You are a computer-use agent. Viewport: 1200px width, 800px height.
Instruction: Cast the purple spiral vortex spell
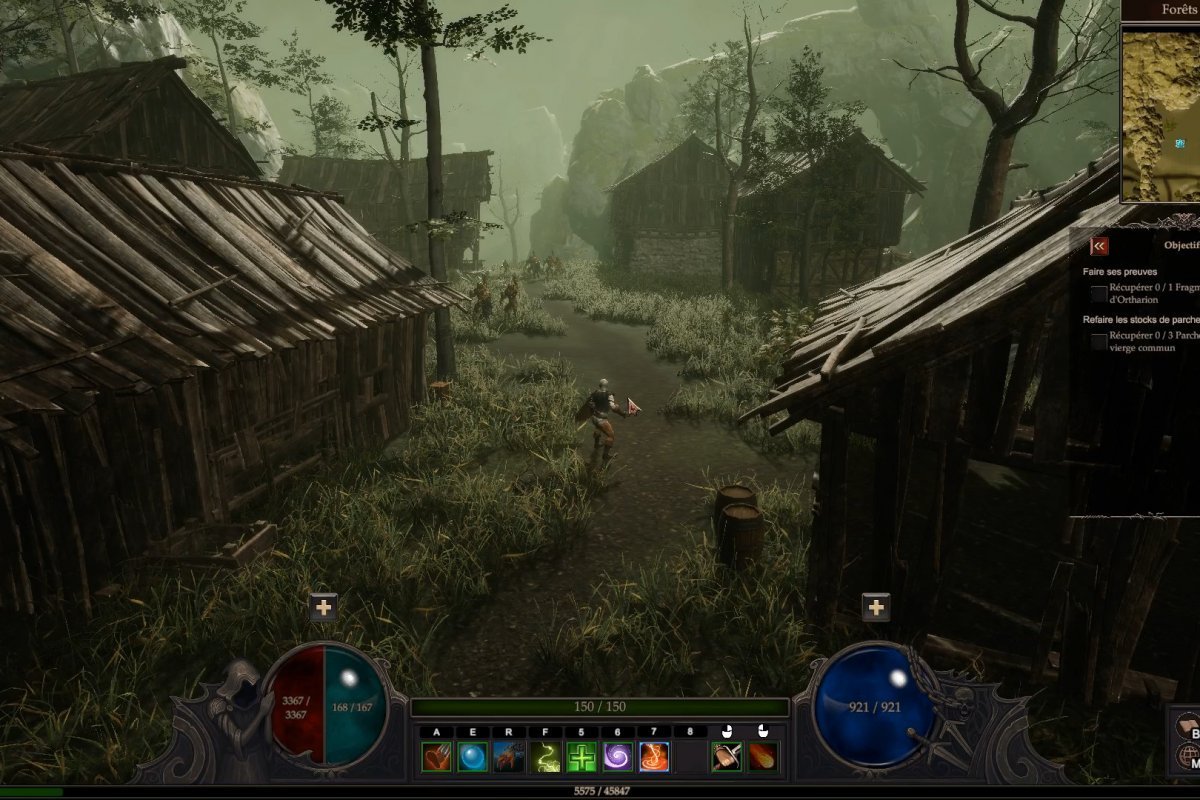(617, 757)
